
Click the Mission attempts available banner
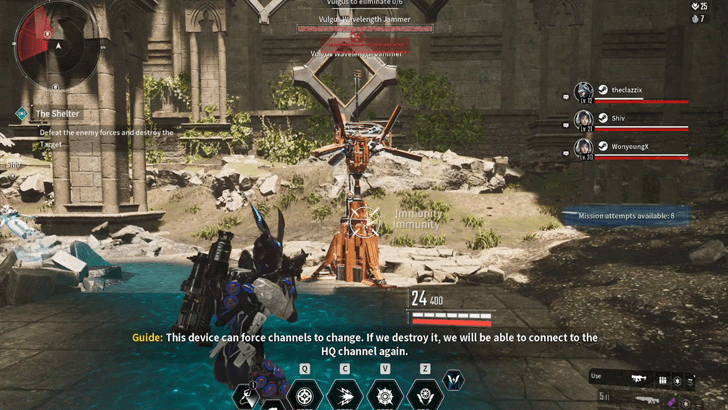coord(624,216)
